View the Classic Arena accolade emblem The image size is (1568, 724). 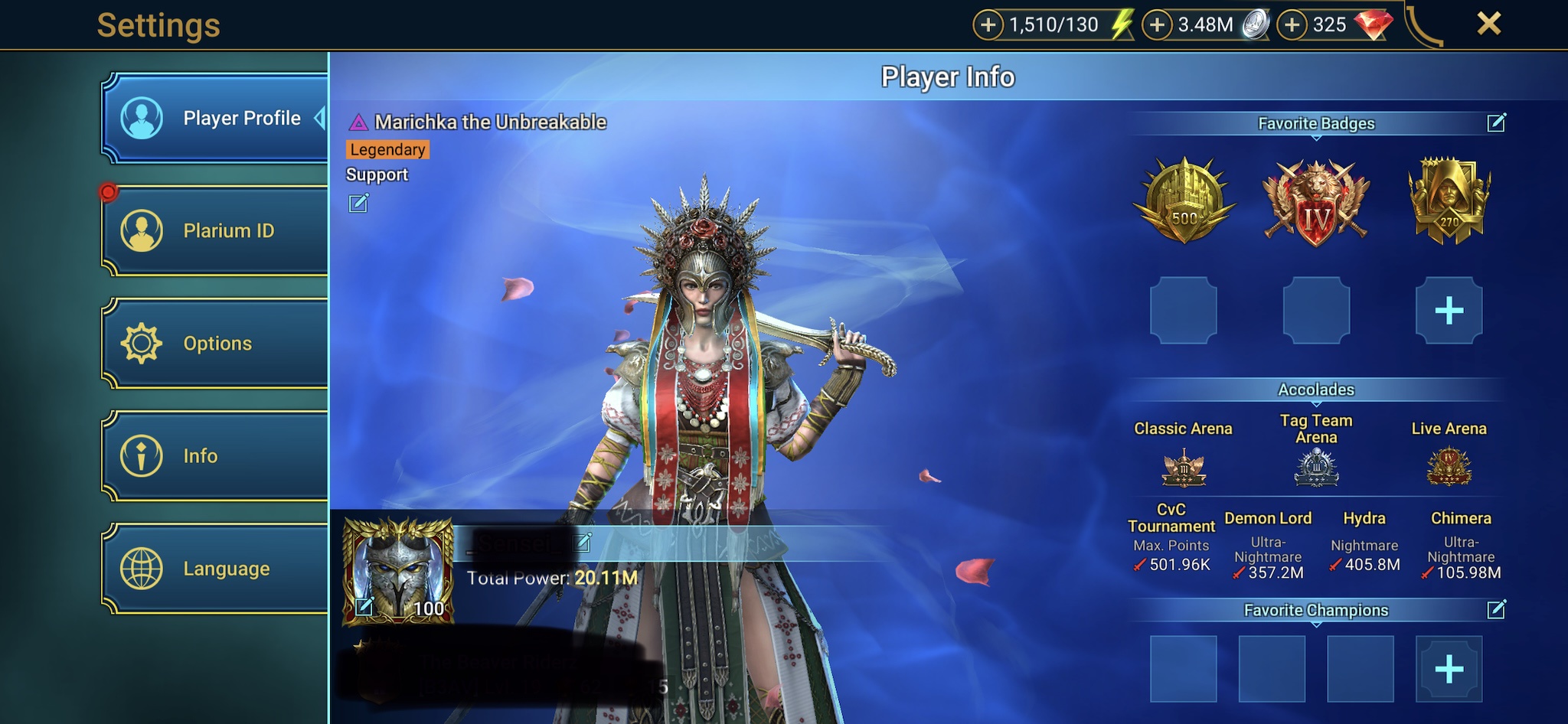pos(1184,468)
